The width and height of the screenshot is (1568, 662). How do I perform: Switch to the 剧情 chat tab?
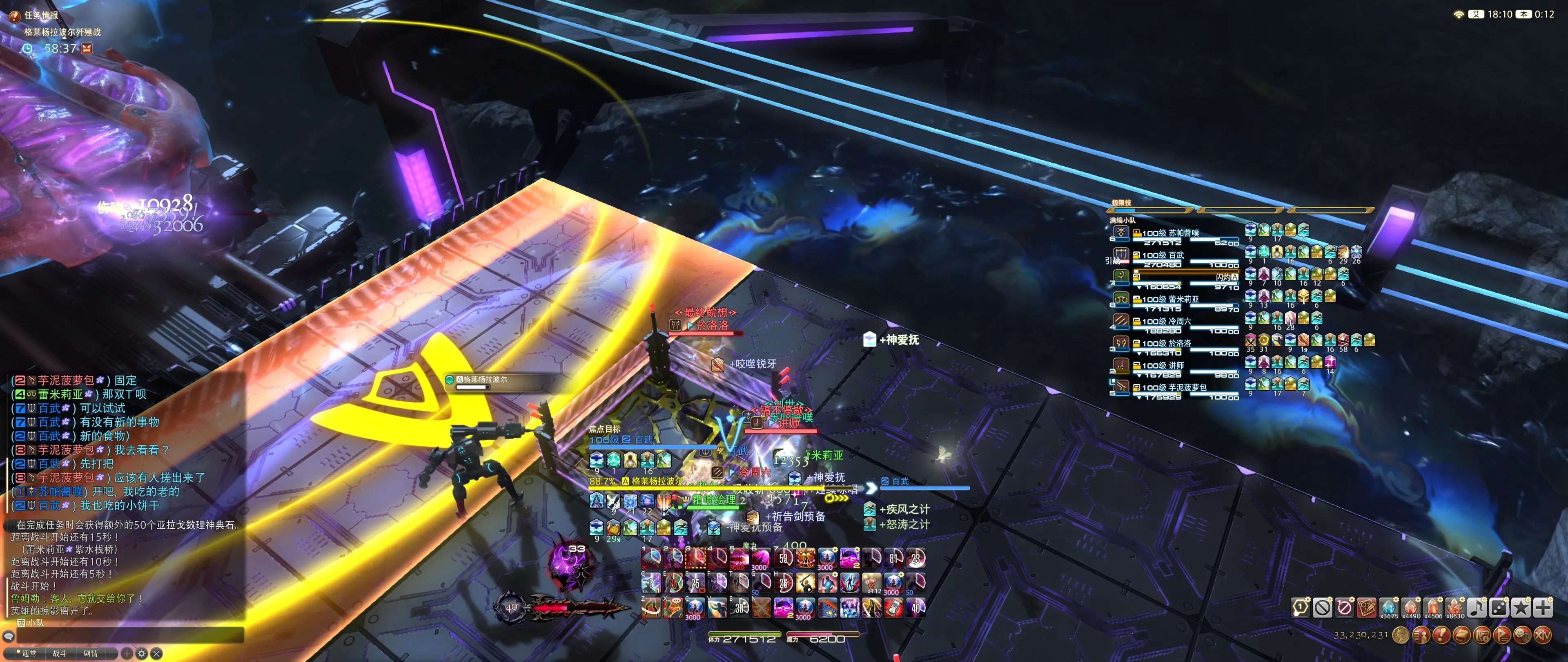click(90, 653)
